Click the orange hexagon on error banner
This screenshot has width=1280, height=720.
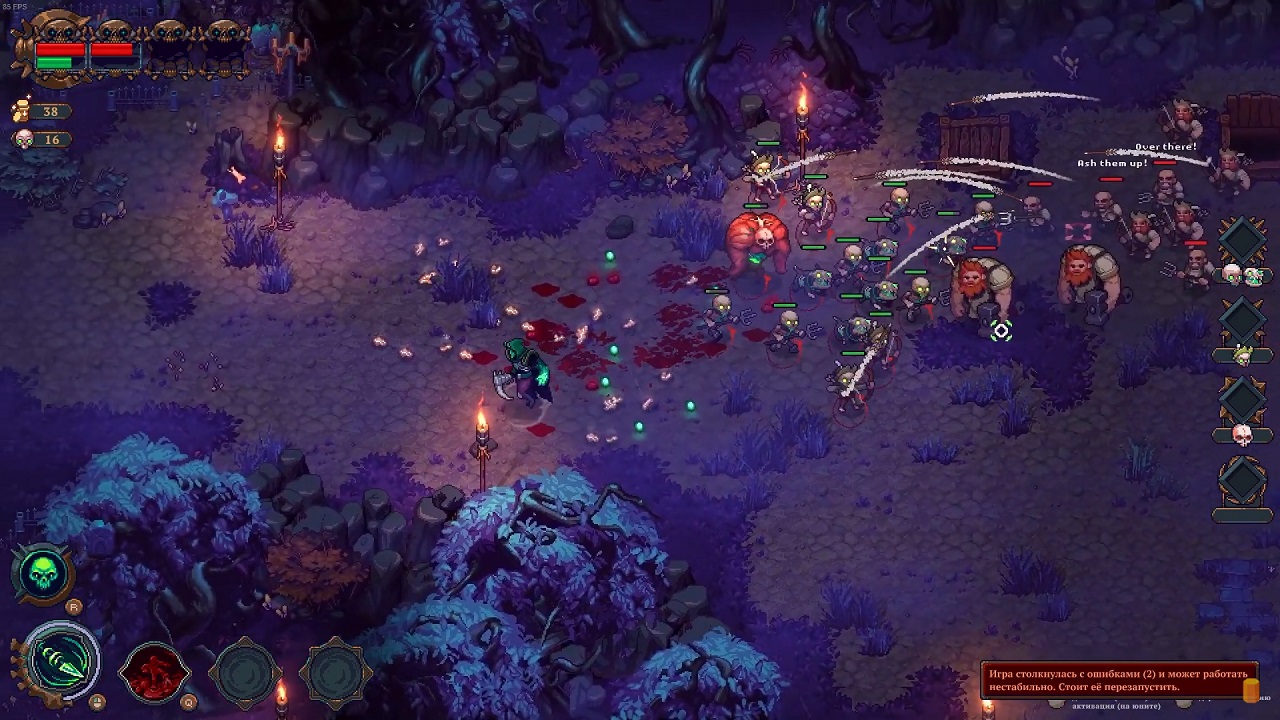pos(1250,690)
